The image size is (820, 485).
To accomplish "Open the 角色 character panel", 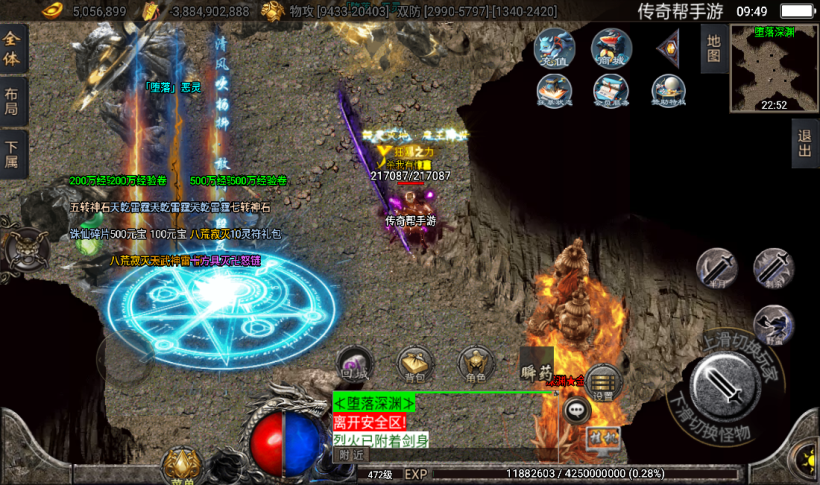I will pos(475,365).
